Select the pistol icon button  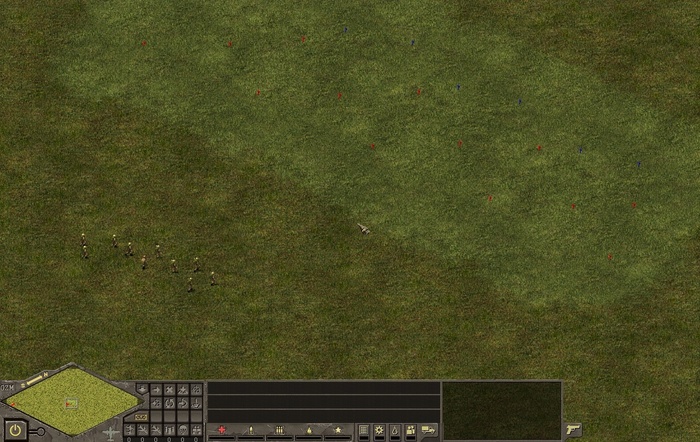[573, 429]
